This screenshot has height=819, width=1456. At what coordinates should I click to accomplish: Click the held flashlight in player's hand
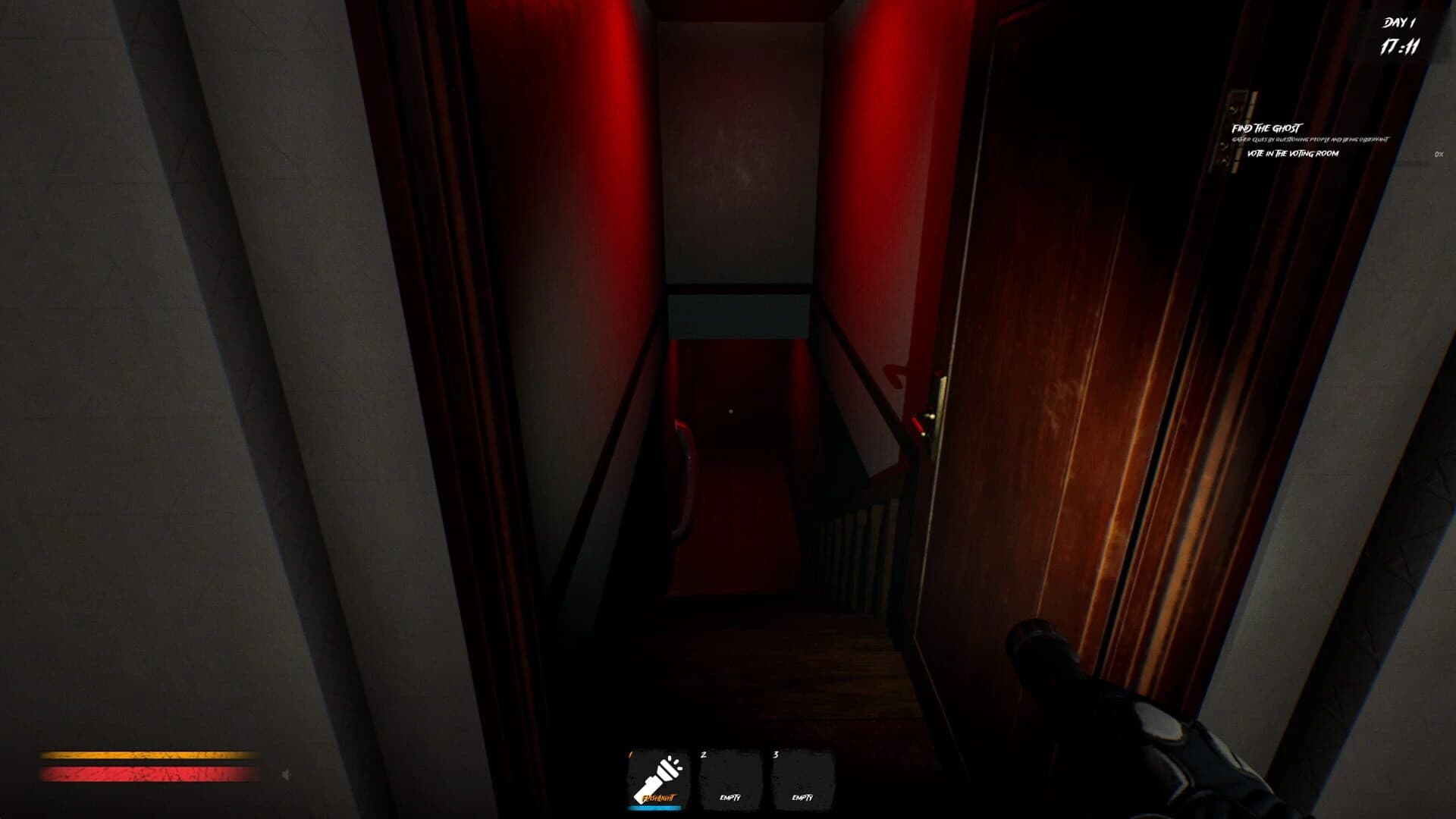pyautogui.click(x=1077, y=682)
